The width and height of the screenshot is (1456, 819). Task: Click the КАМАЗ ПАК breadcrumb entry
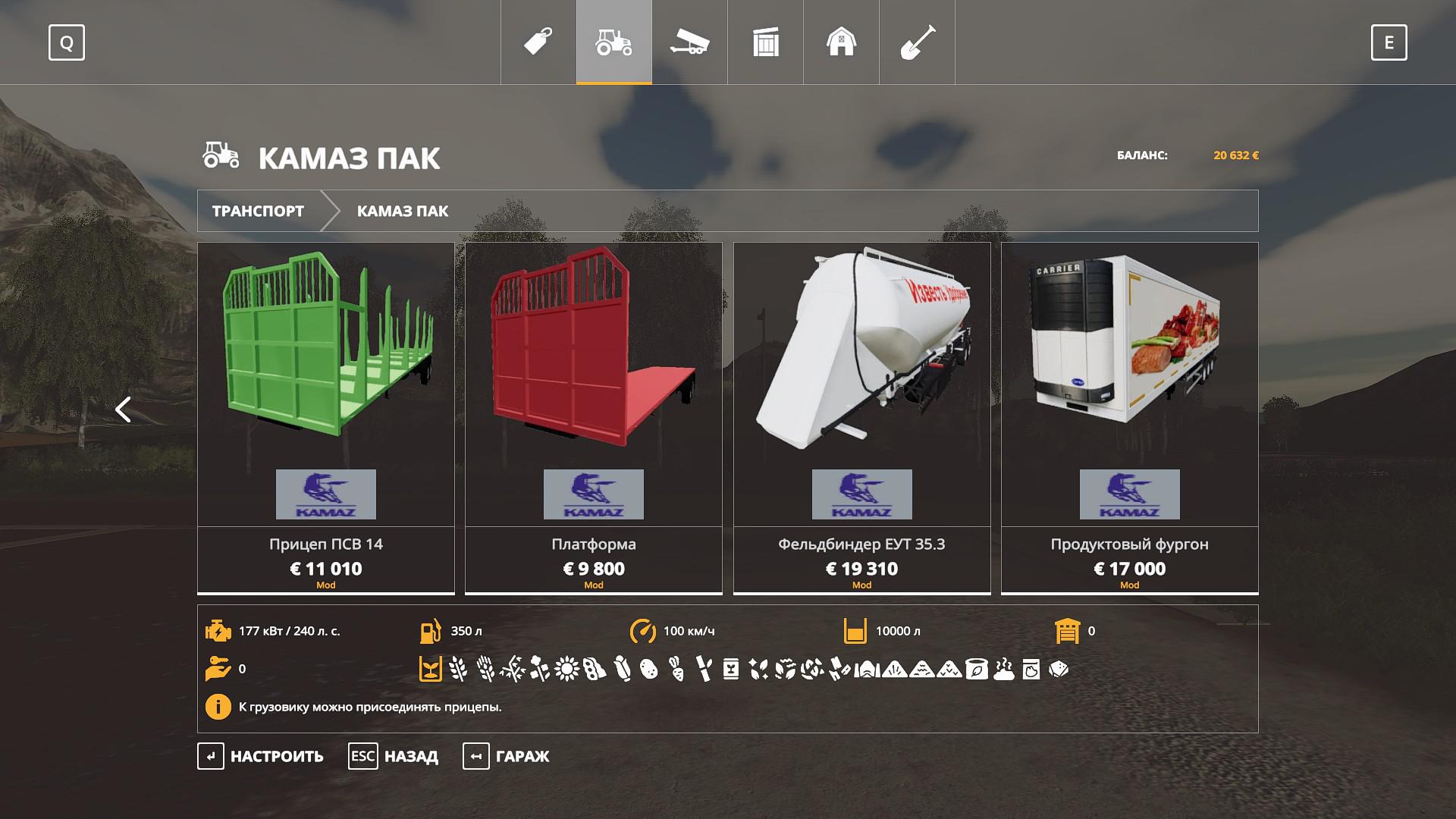coord(403,211)
